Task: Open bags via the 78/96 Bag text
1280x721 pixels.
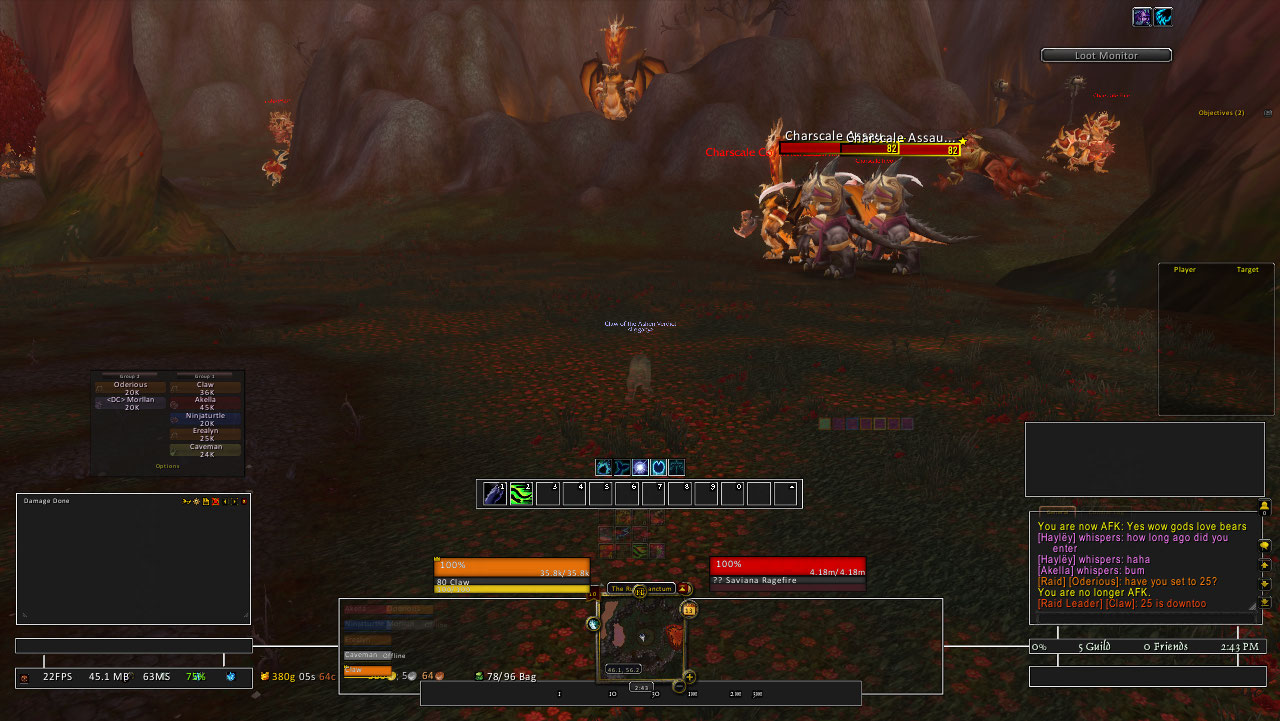Action: tap(504, 676)
